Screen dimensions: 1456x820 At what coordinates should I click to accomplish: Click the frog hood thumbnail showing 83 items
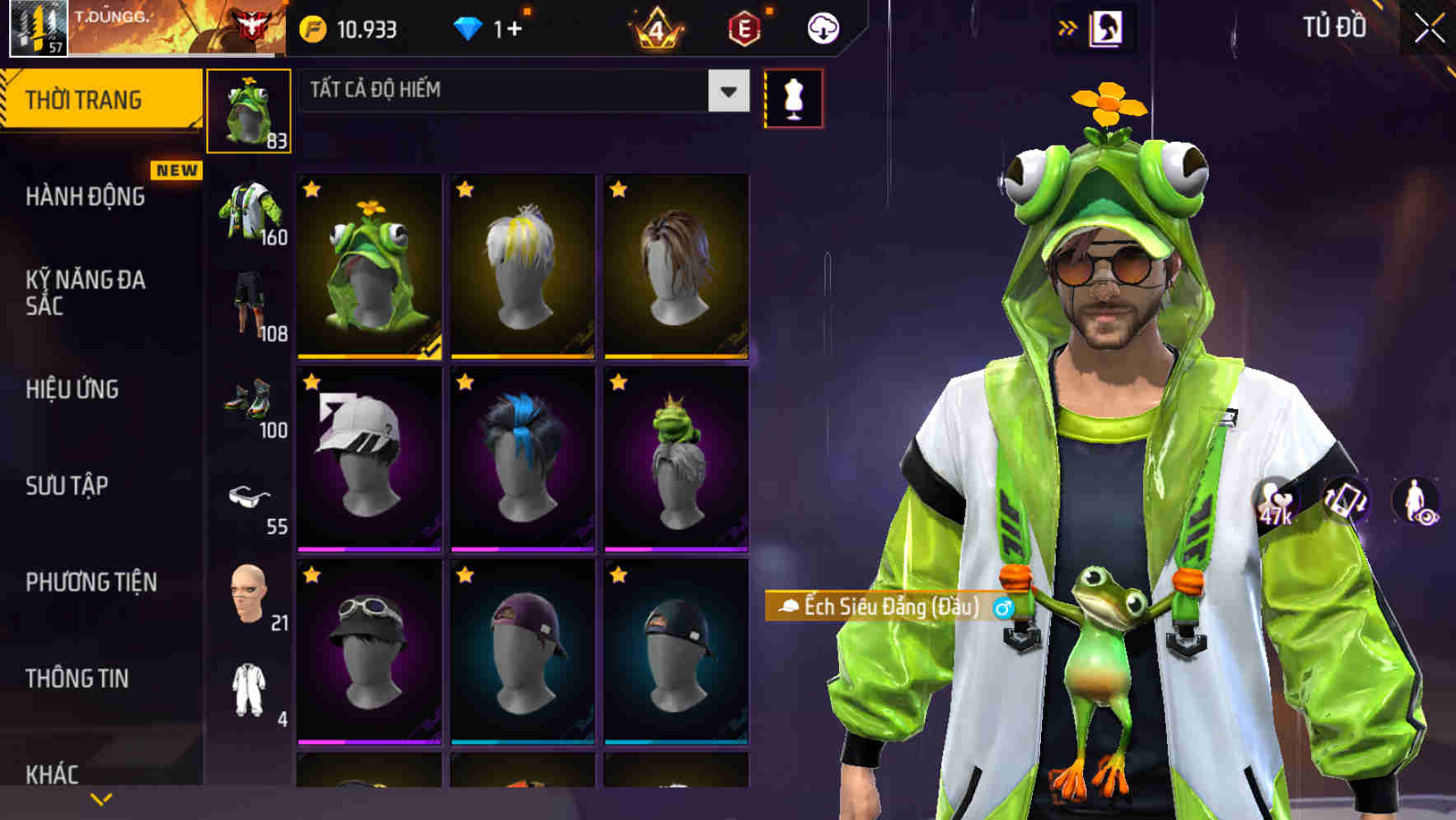(x=250, y=110)
